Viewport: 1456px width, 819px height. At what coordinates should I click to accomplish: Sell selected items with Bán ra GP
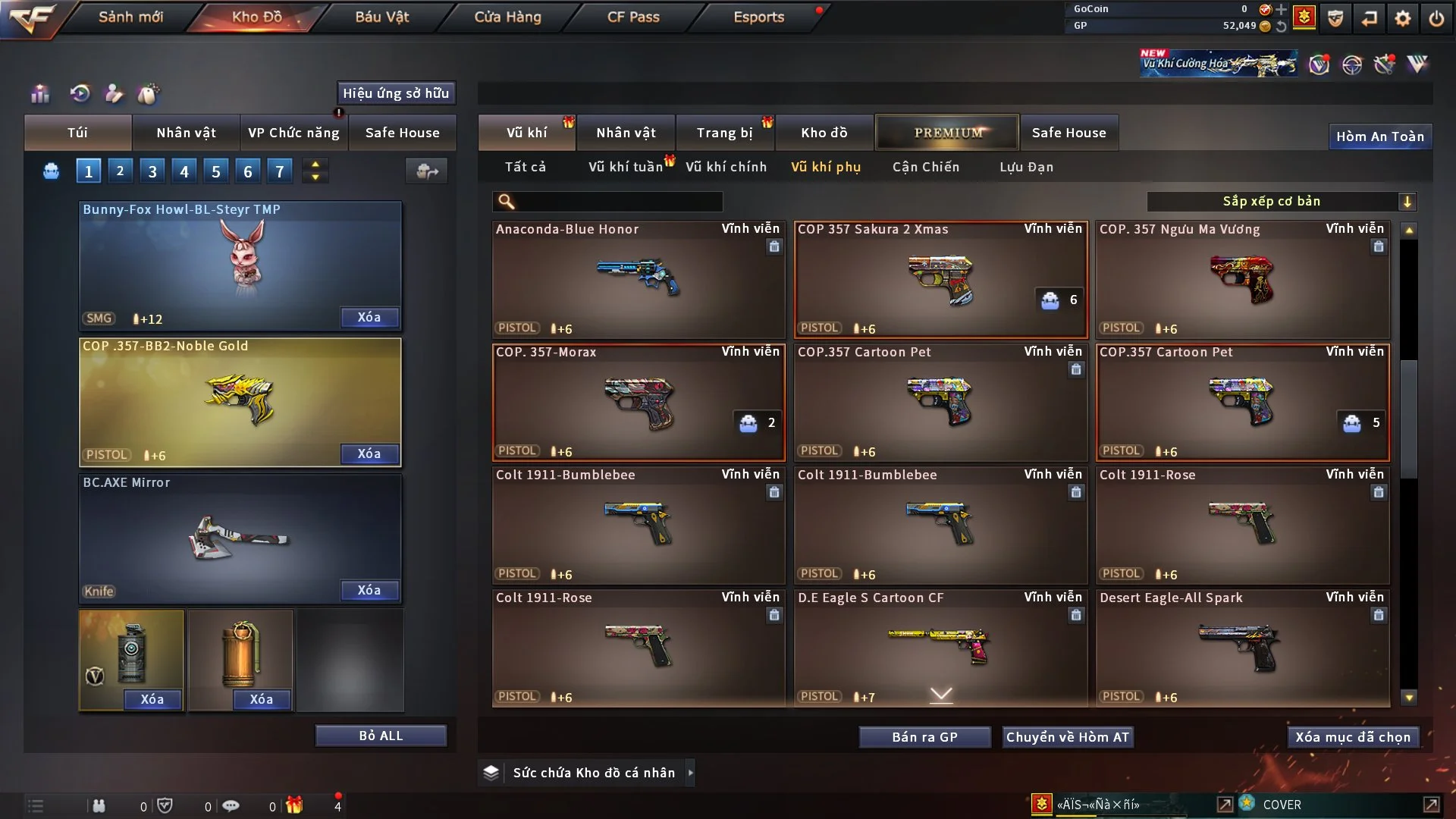(924, 737)
